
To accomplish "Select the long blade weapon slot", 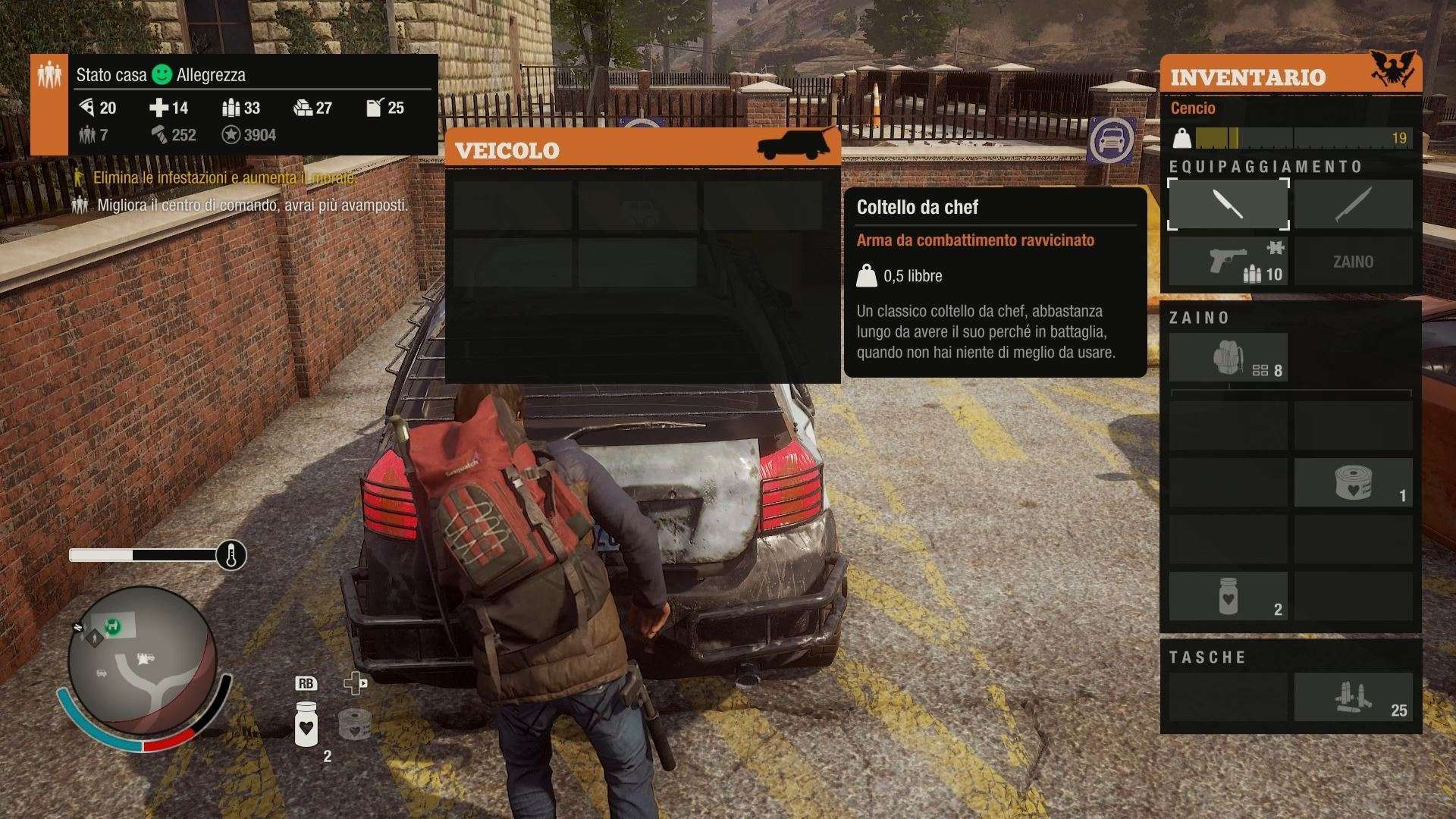I will pos(1353,204).
